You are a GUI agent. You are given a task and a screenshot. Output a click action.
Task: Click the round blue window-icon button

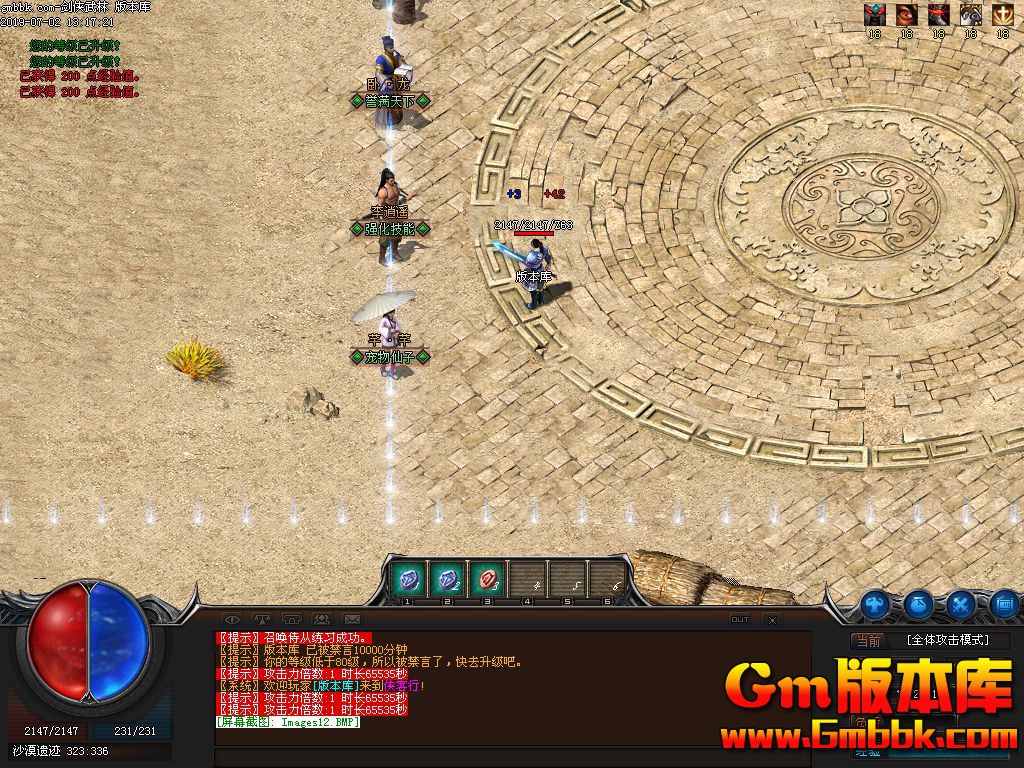1004,604
